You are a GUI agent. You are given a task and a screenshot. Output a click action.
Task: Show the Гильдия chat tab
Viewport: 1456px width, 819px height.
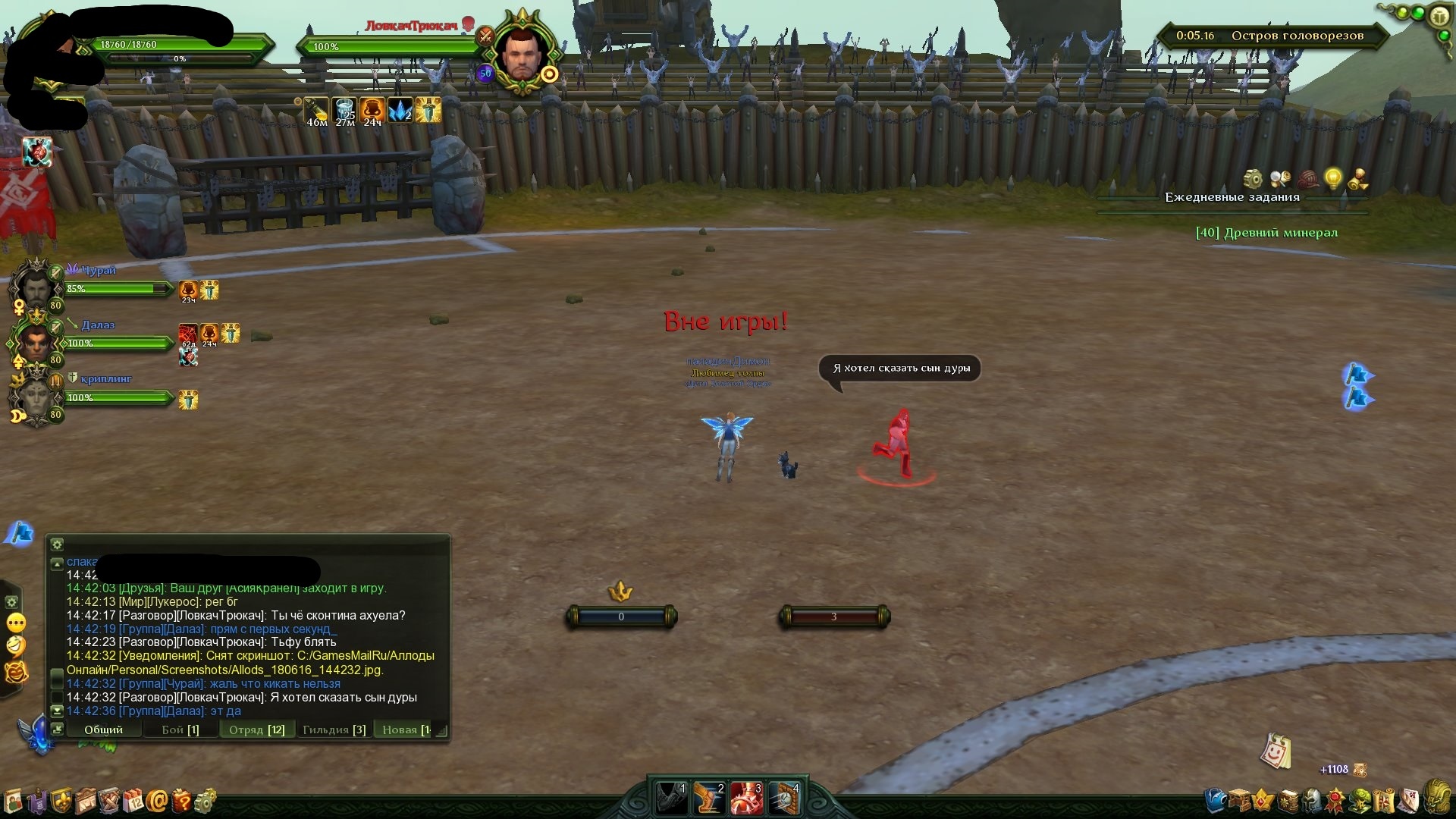tap(334, 730)
